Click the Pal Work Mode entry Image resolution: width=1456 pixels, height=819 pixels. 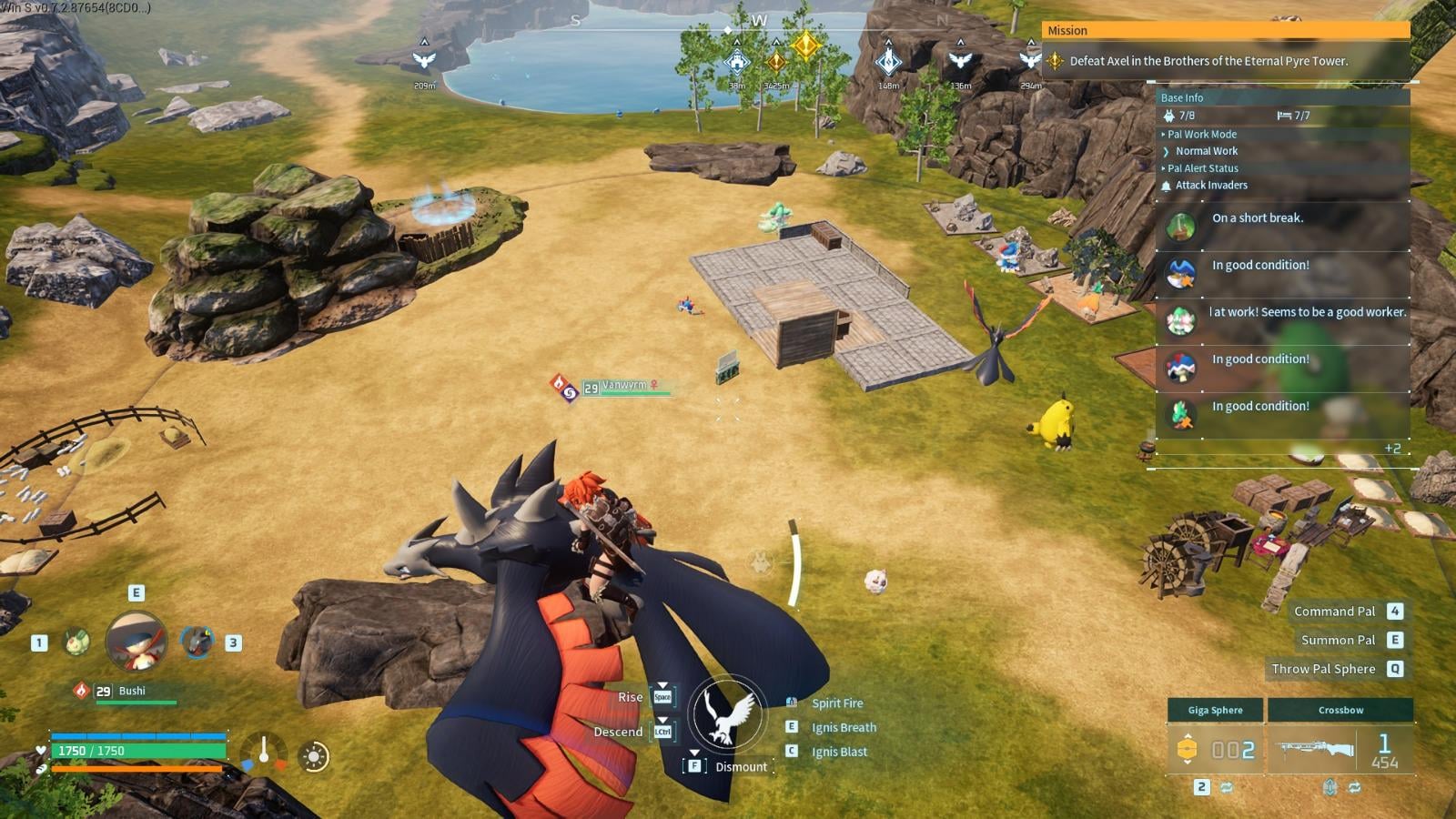coord(1202,134)
